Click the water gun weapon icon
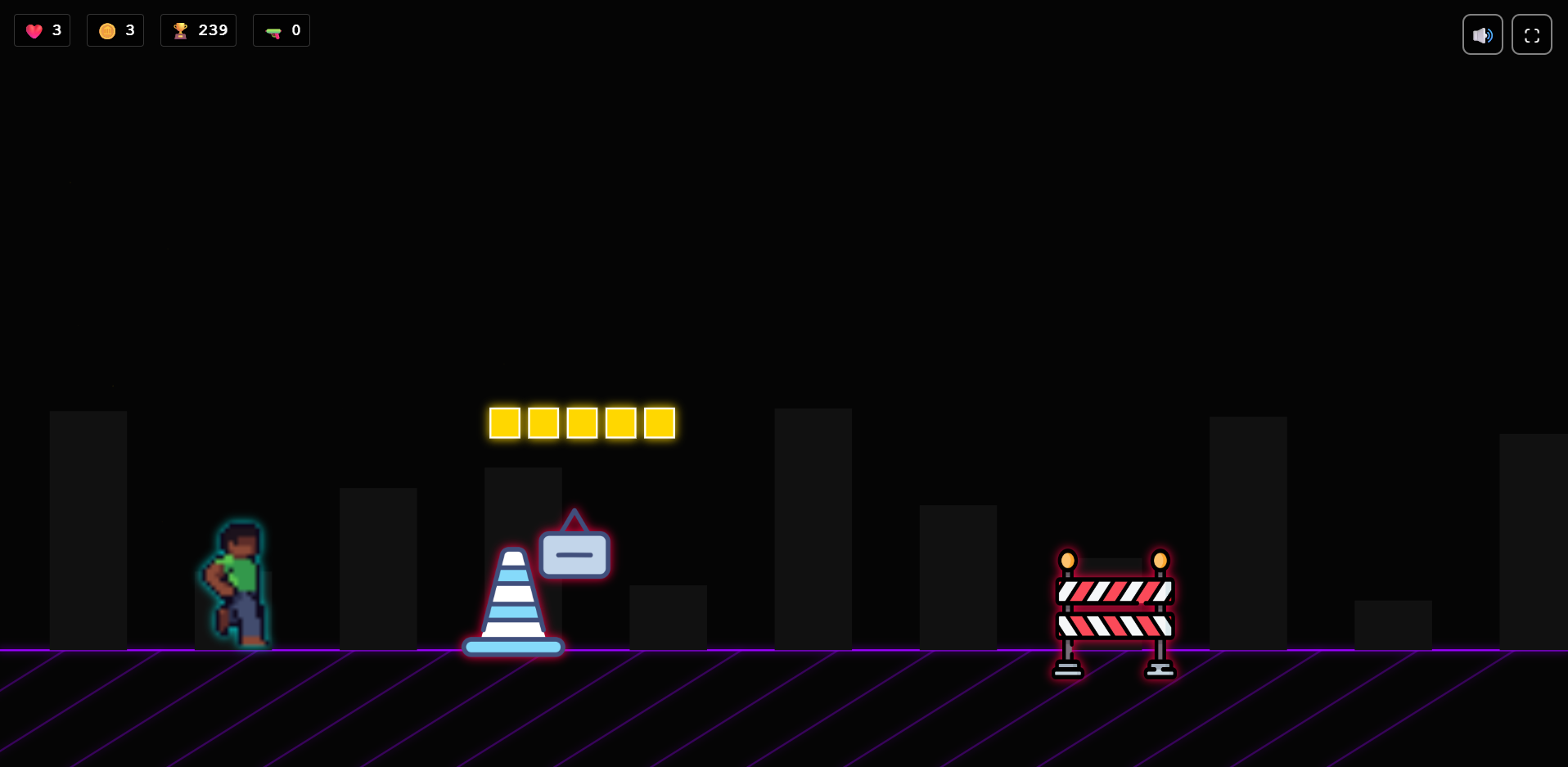 coord(273,30)
